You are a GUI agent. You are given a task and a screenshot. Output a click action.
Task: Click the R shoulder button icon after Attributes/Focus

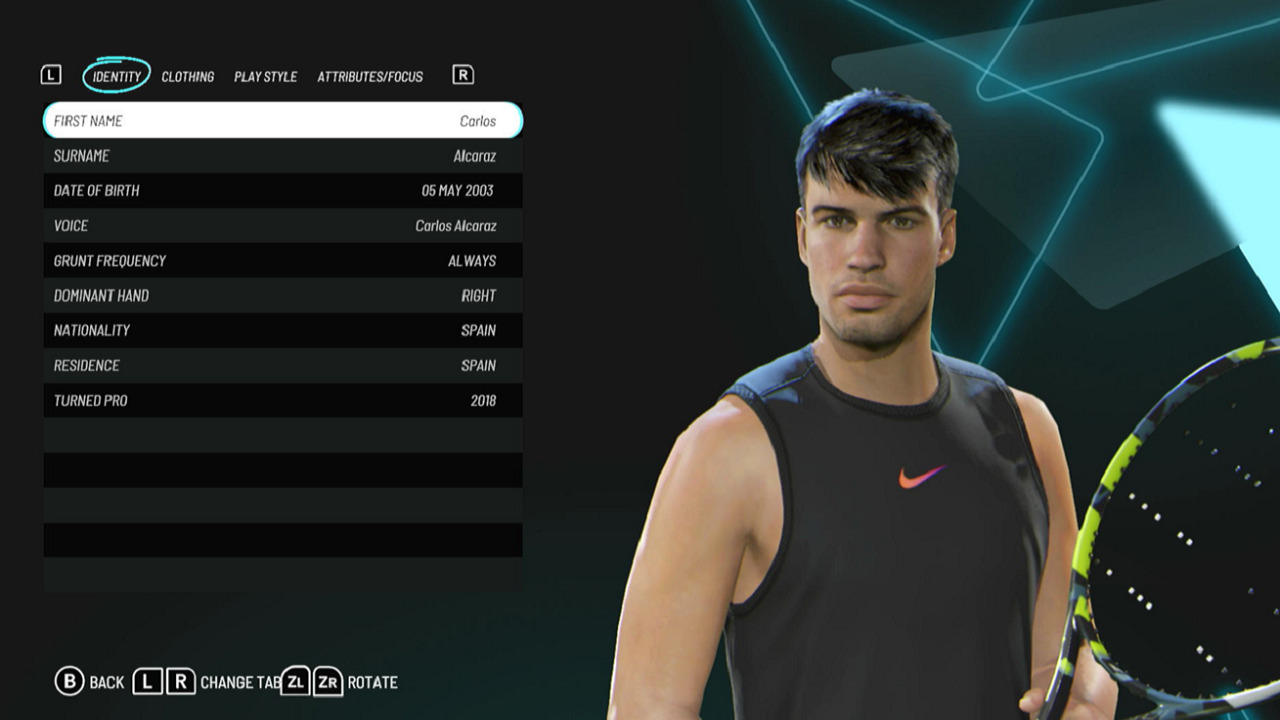click(x=460, y=75)
